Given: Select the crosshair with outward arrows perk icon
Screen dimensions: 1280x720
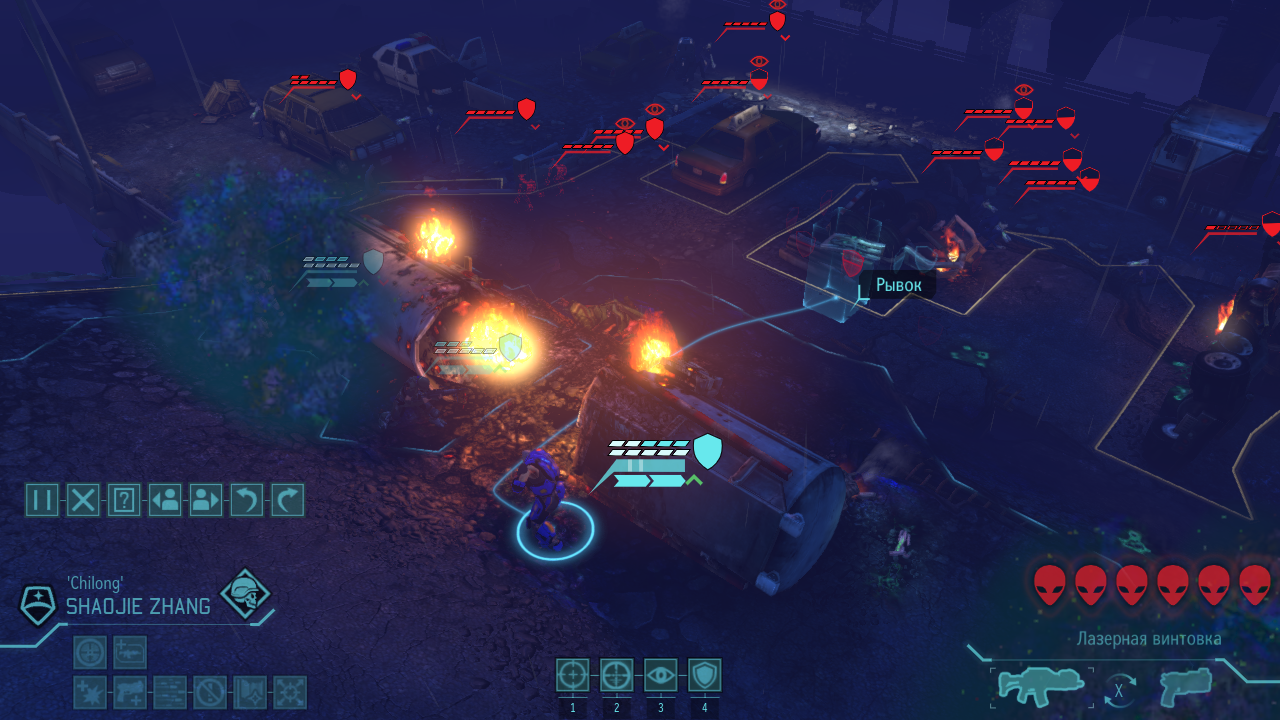Looking at the screenshot, I should pos(290,692).
